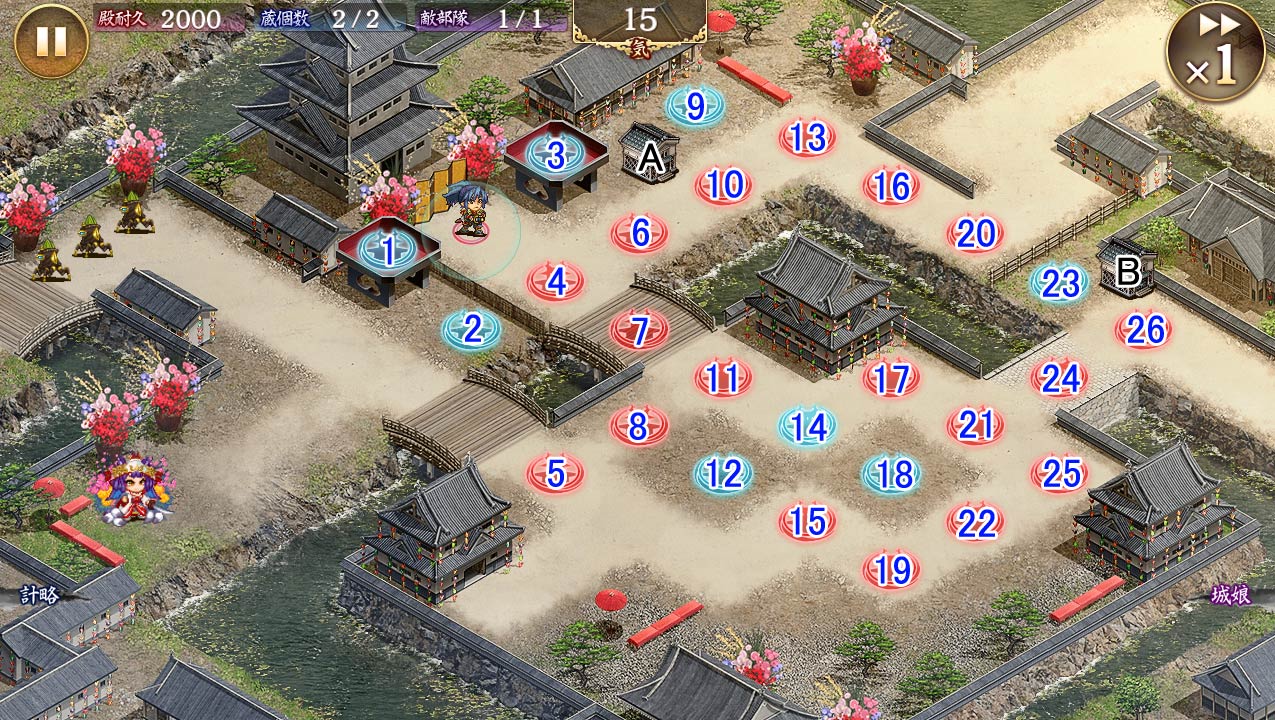Select blue deployment spot 14
The width and height of the screenshot is (1275, 720).
point(808,427)
